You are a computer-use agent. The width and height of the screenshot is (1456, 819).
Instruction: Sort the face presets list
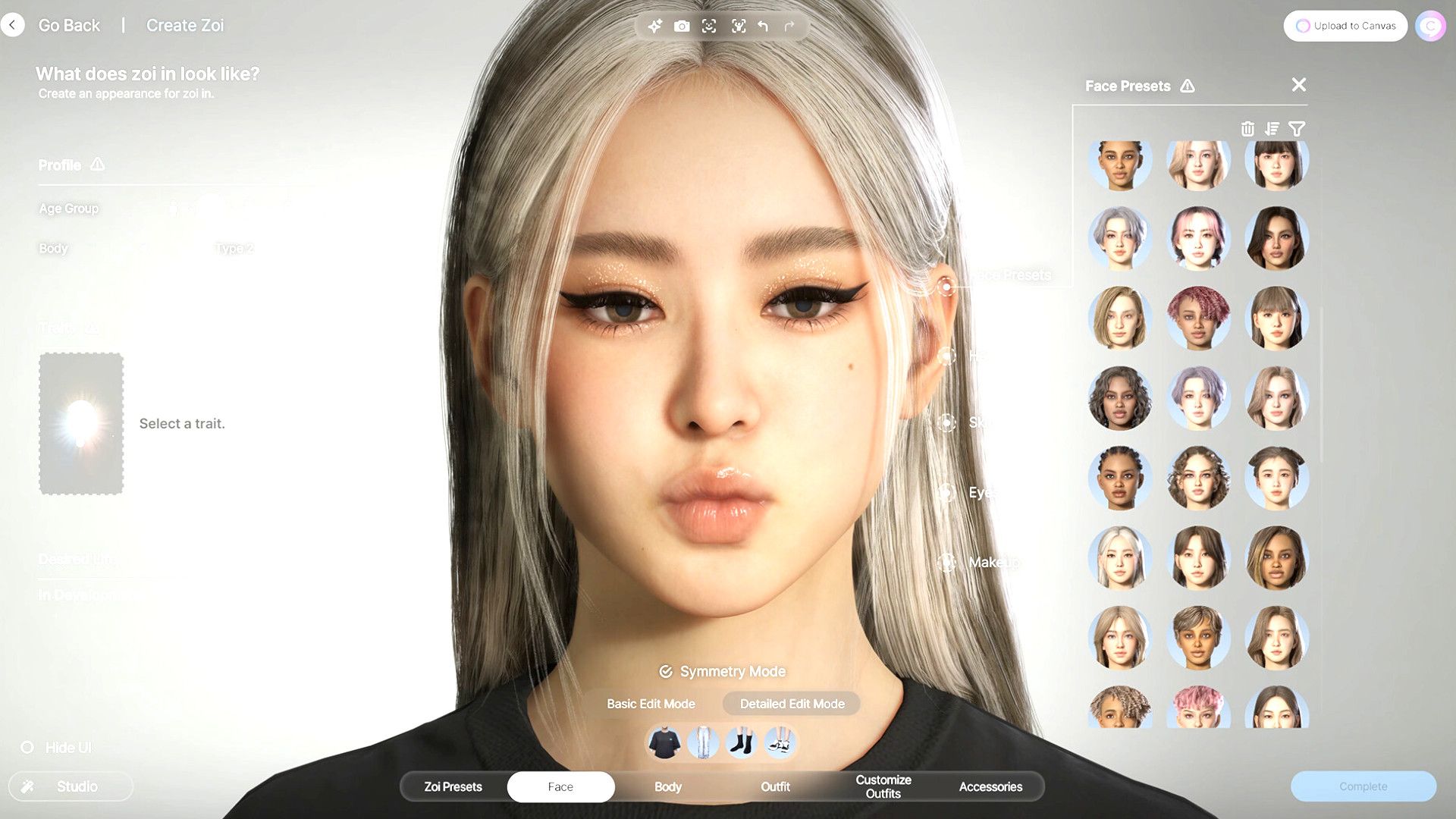click(1272, 129)
